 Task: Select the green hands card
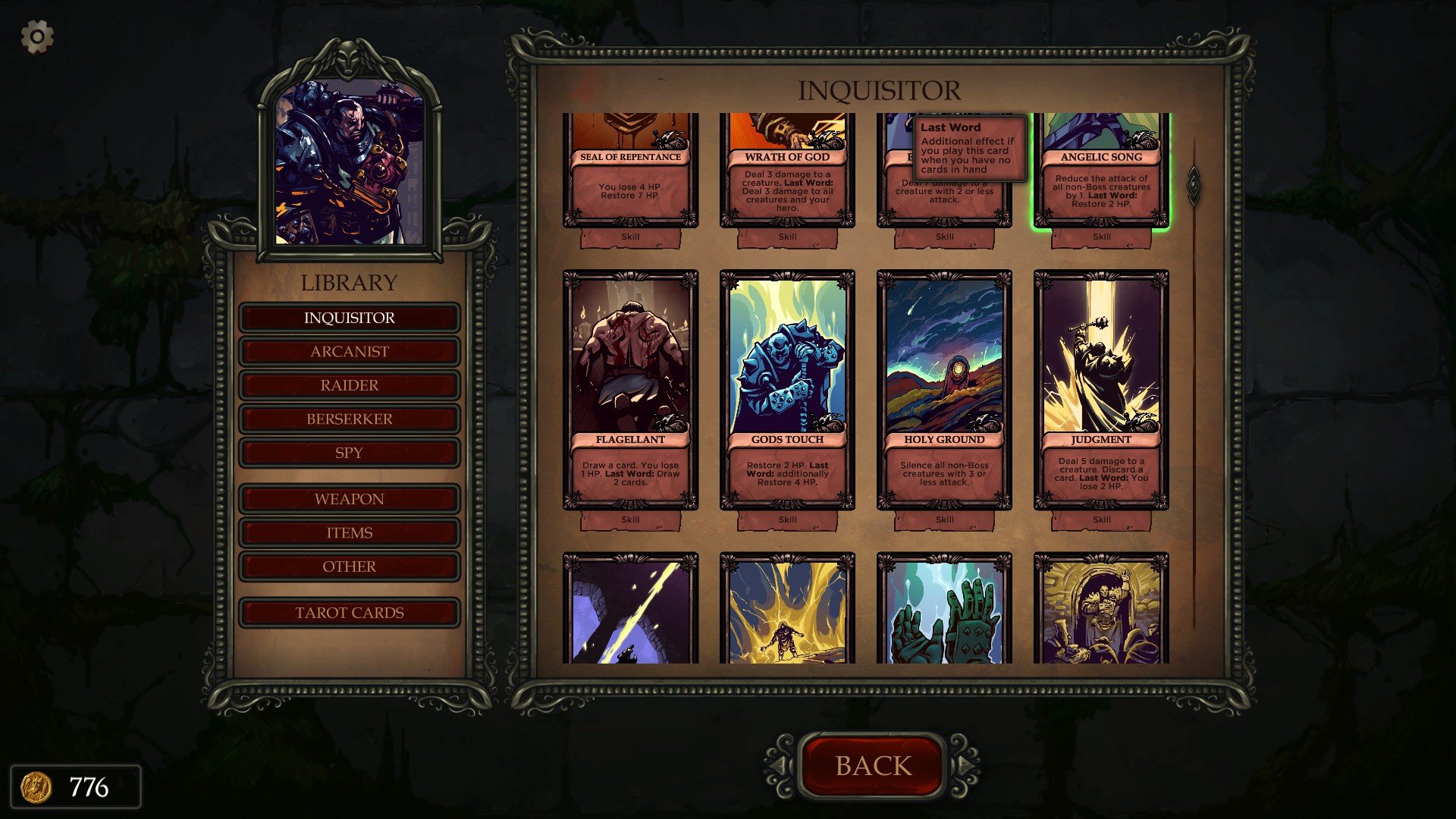(944, 610)
